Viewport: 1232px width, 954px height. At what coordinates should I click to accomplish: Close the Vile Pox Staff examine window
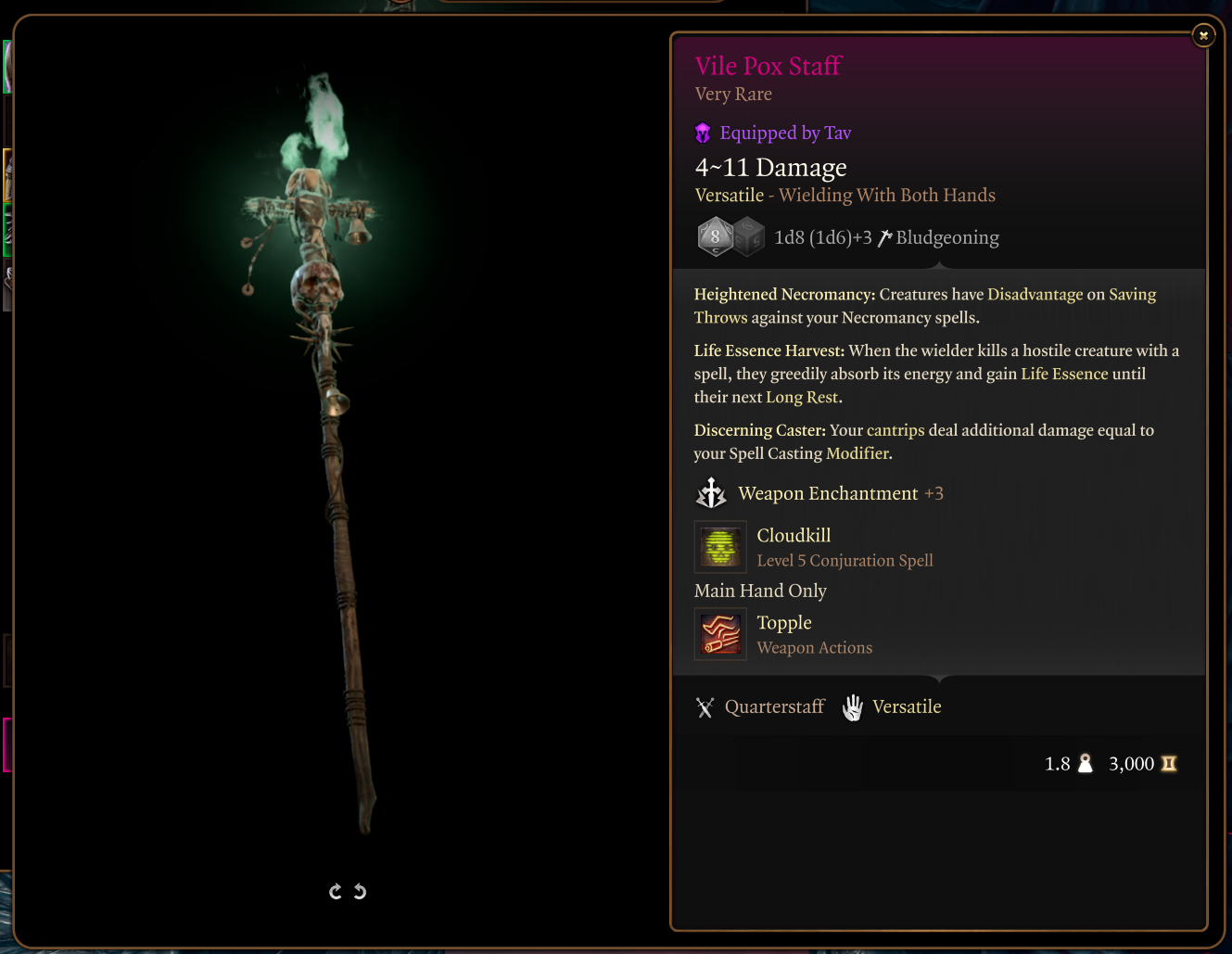coord(1203,36)
